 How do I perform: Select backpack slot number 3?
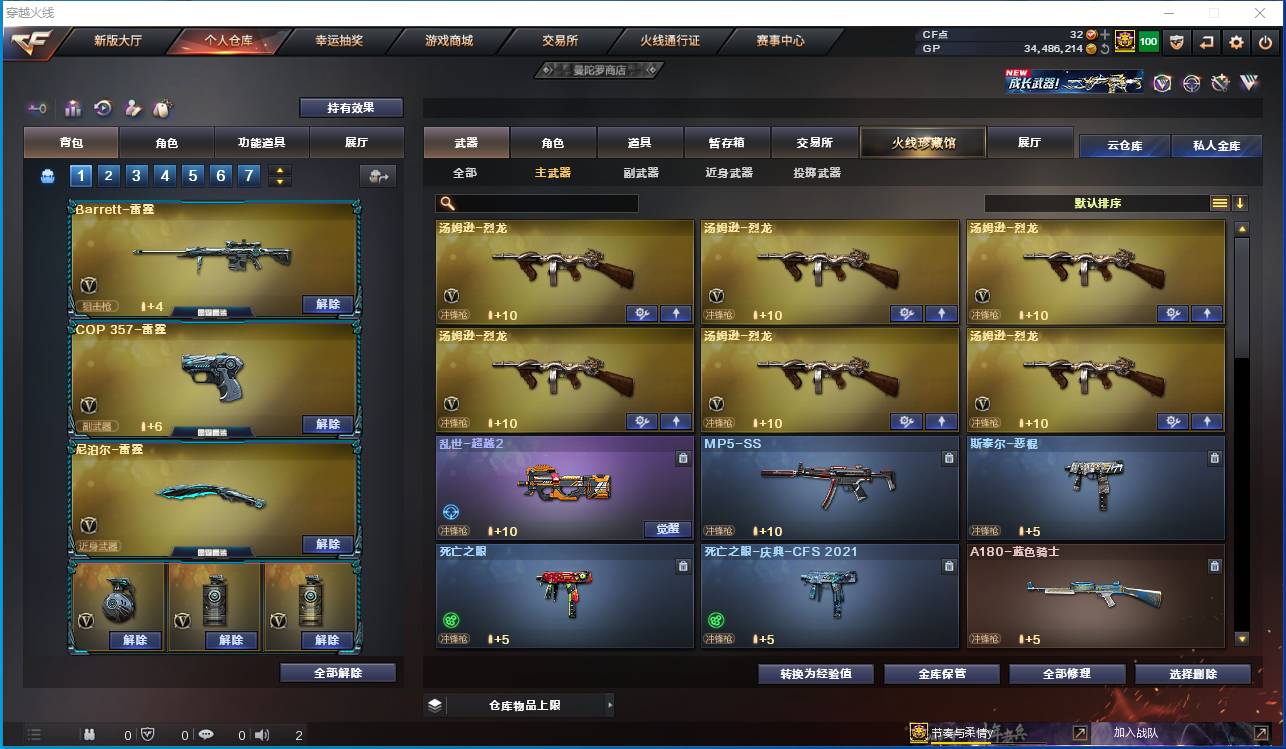coord(135,175)
